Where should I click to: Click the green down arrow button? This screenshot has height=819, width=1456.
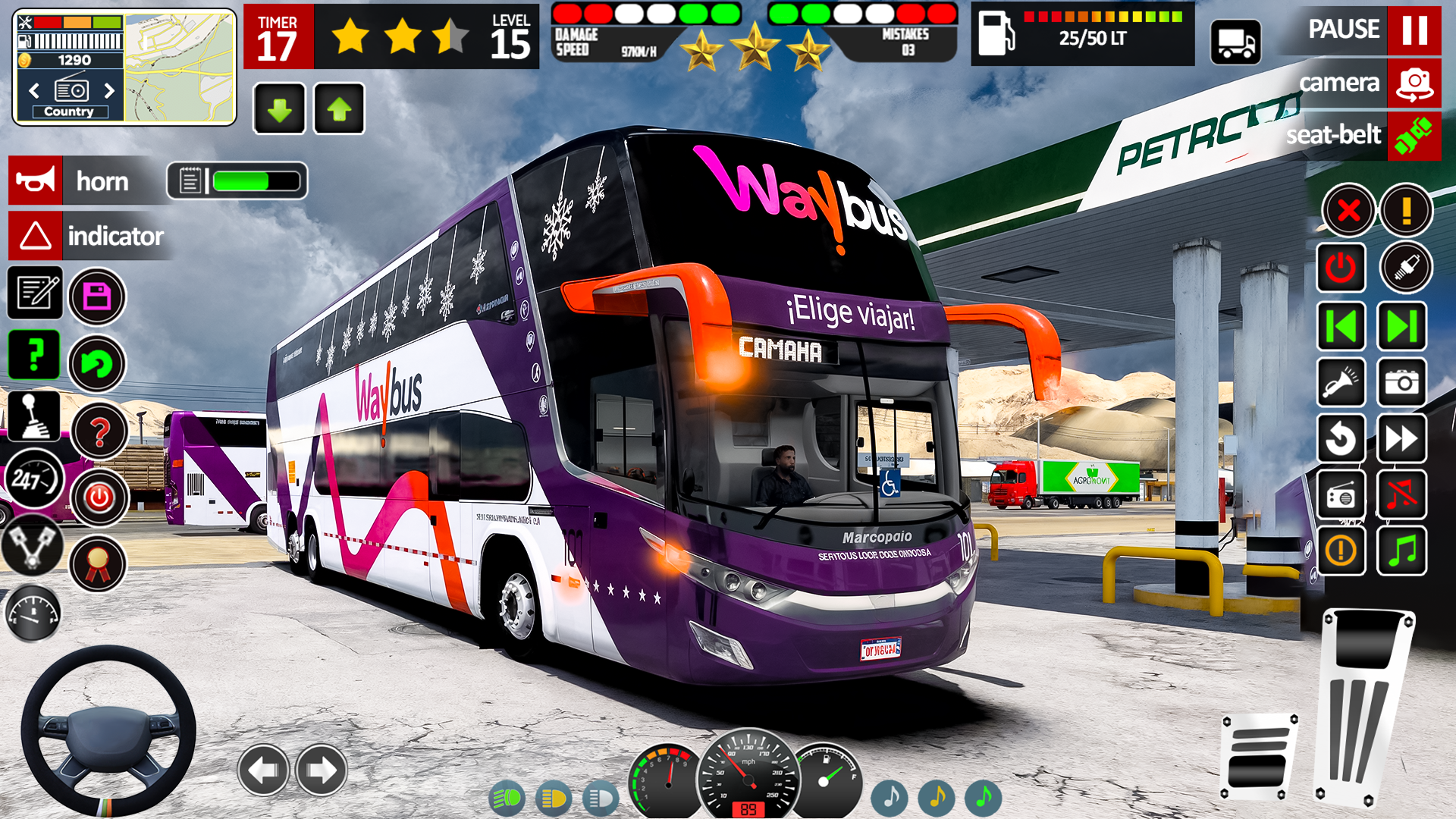coord(280,110)
